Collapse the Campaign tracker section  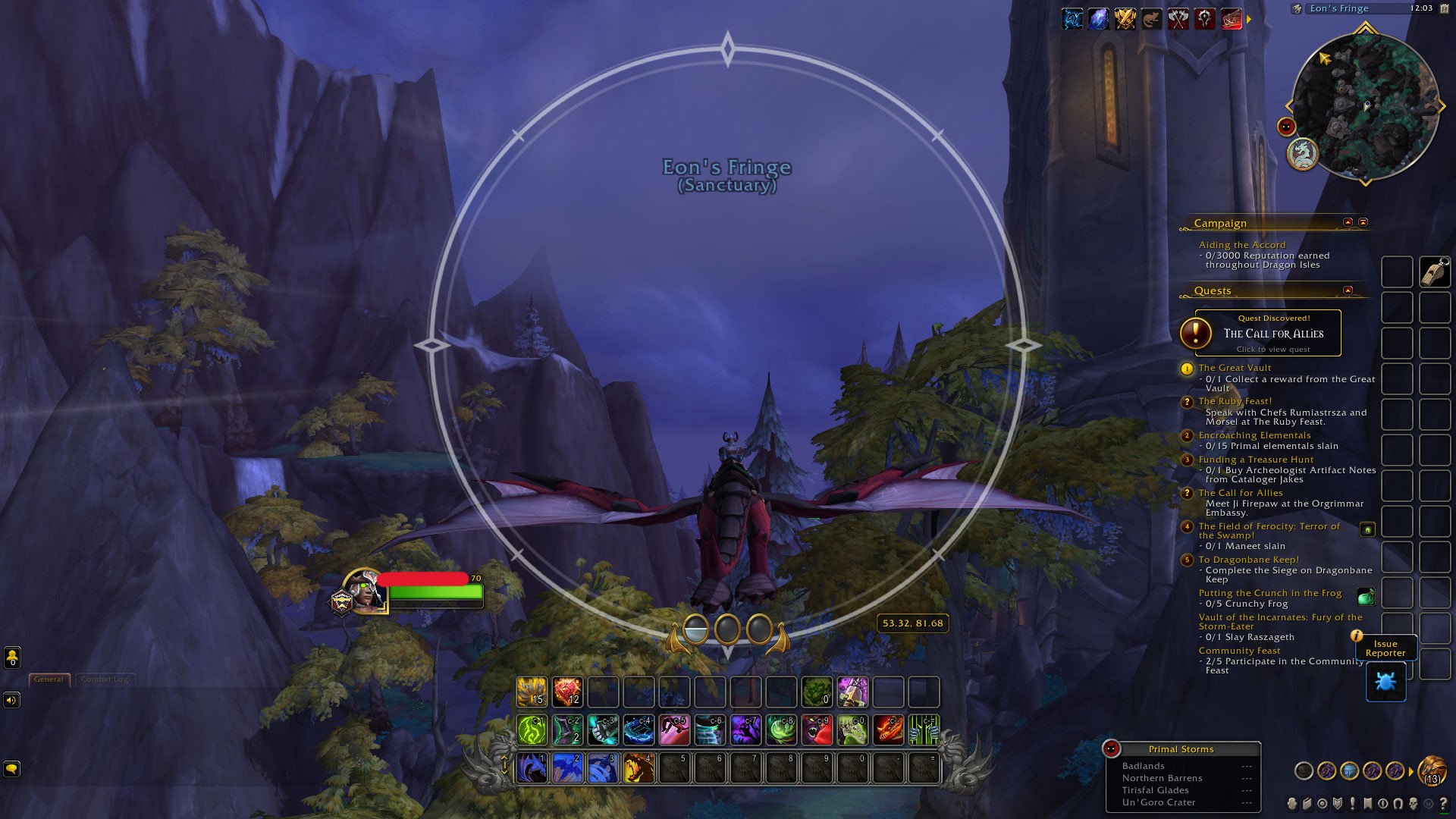tap(1348, 222)
